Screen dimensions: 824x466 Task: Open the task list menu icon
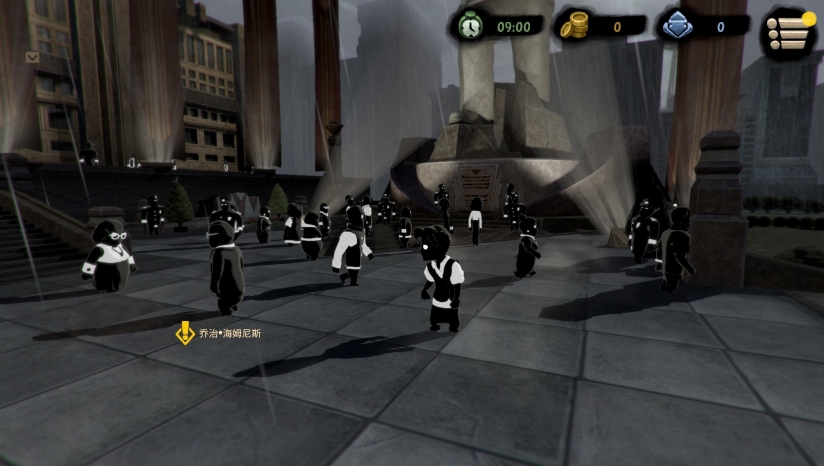788,33
